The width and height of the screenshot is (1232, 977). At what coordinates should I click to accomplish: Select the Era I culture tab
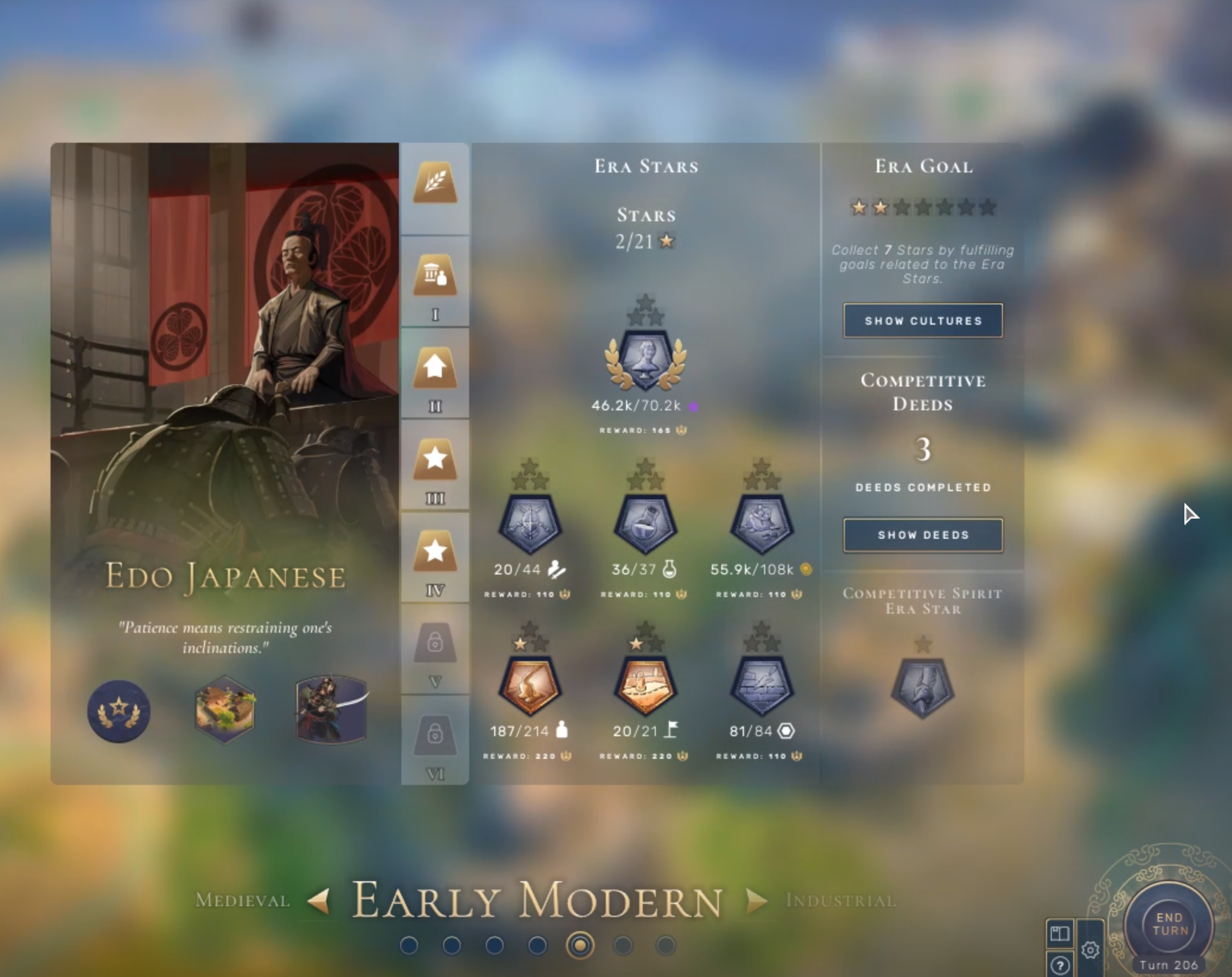pos(435,276)
